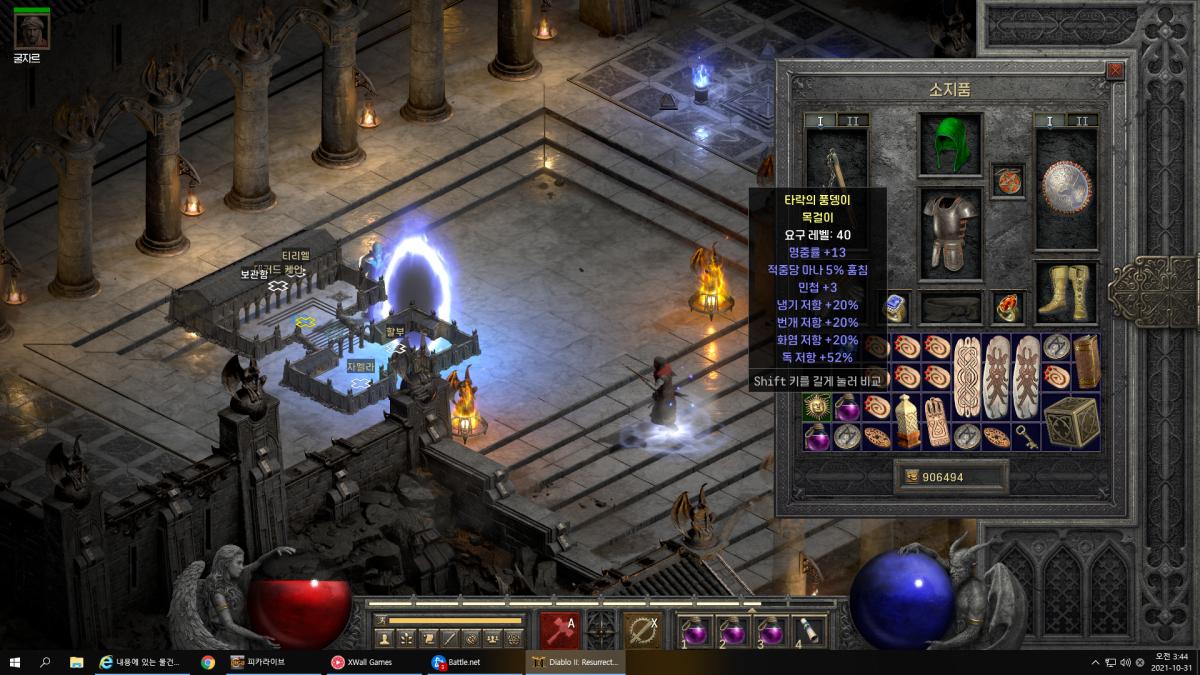The image size is (1200, 675).
Task: Pick up the equipped body armor
Action: point(949,230)
